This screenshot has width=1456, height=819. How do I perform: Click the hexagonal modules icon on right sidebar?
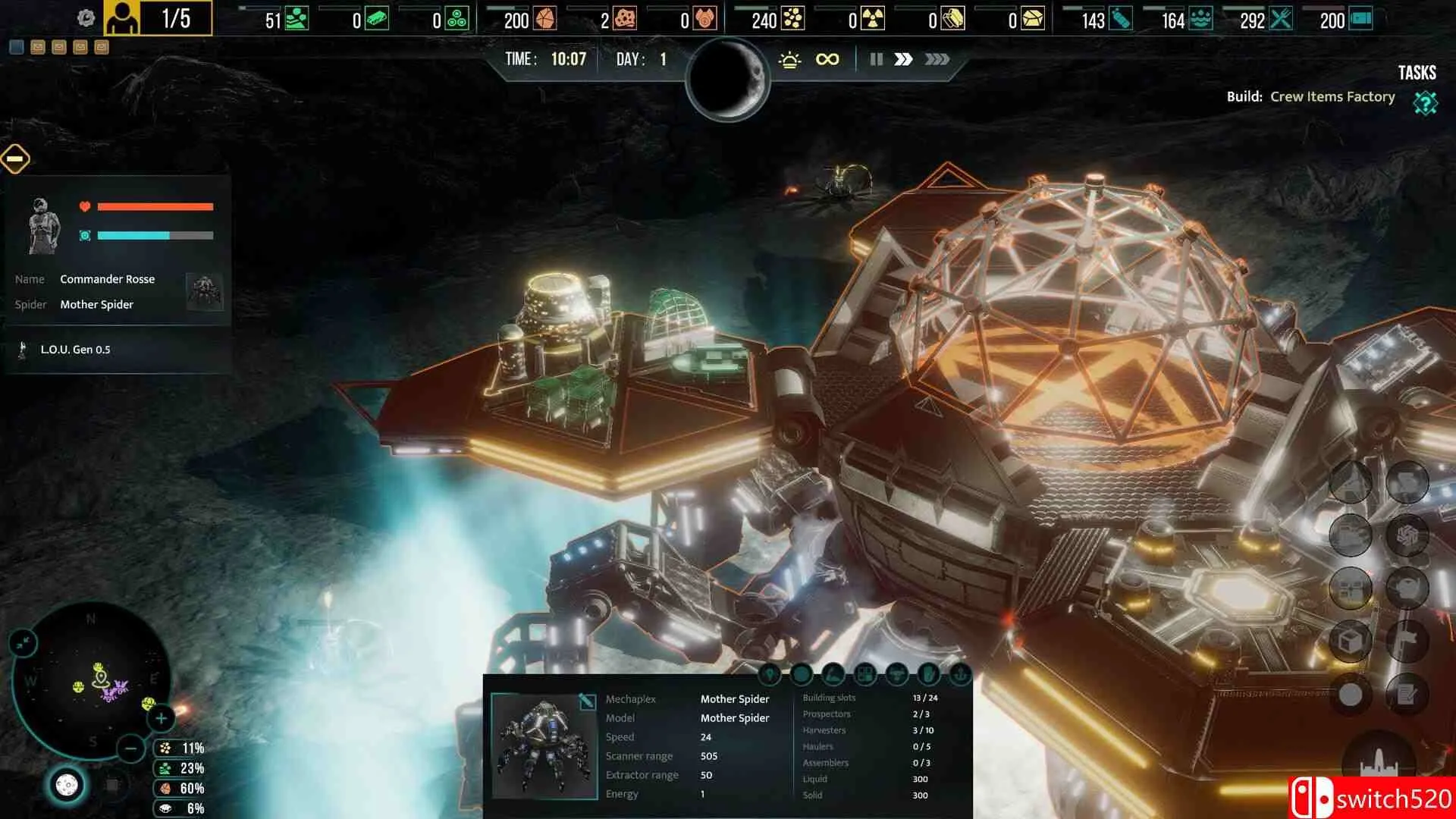(1407, 536)
